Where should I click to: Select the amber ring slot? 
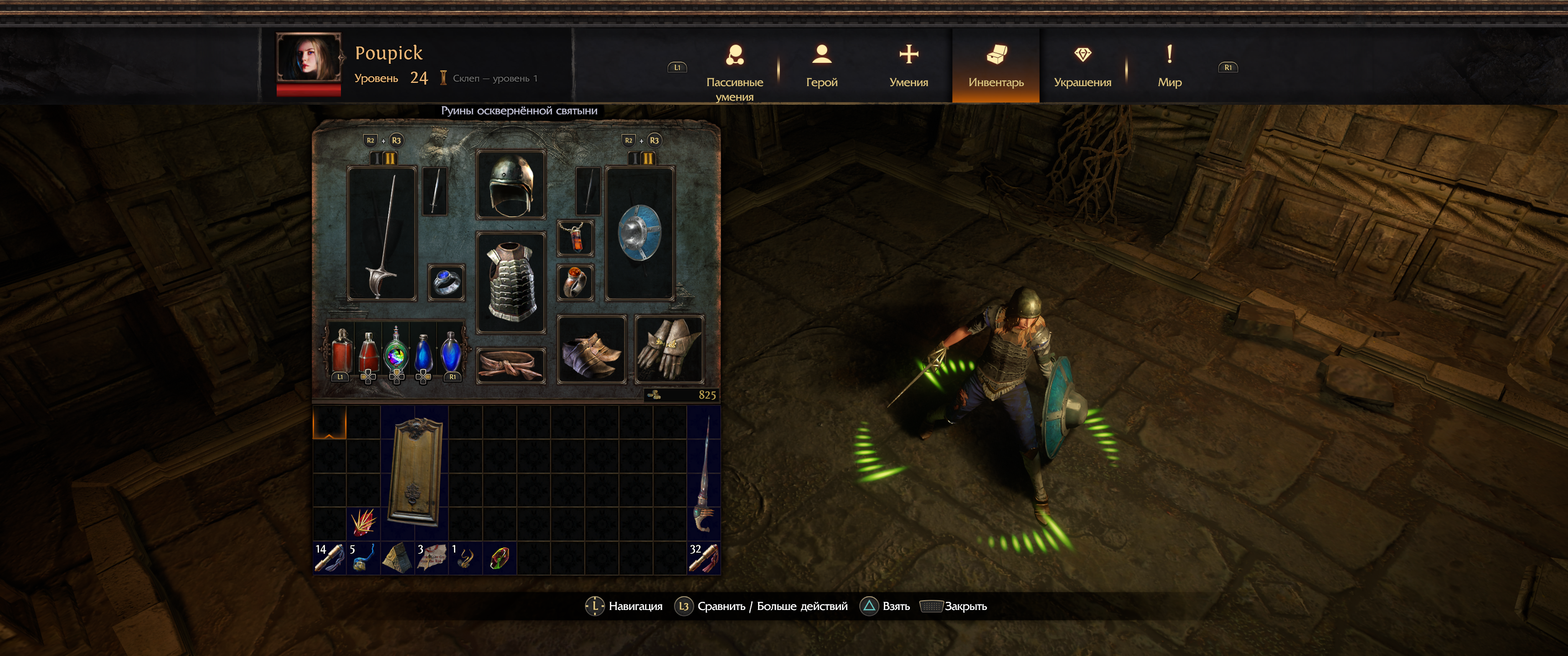coord(575,282)
